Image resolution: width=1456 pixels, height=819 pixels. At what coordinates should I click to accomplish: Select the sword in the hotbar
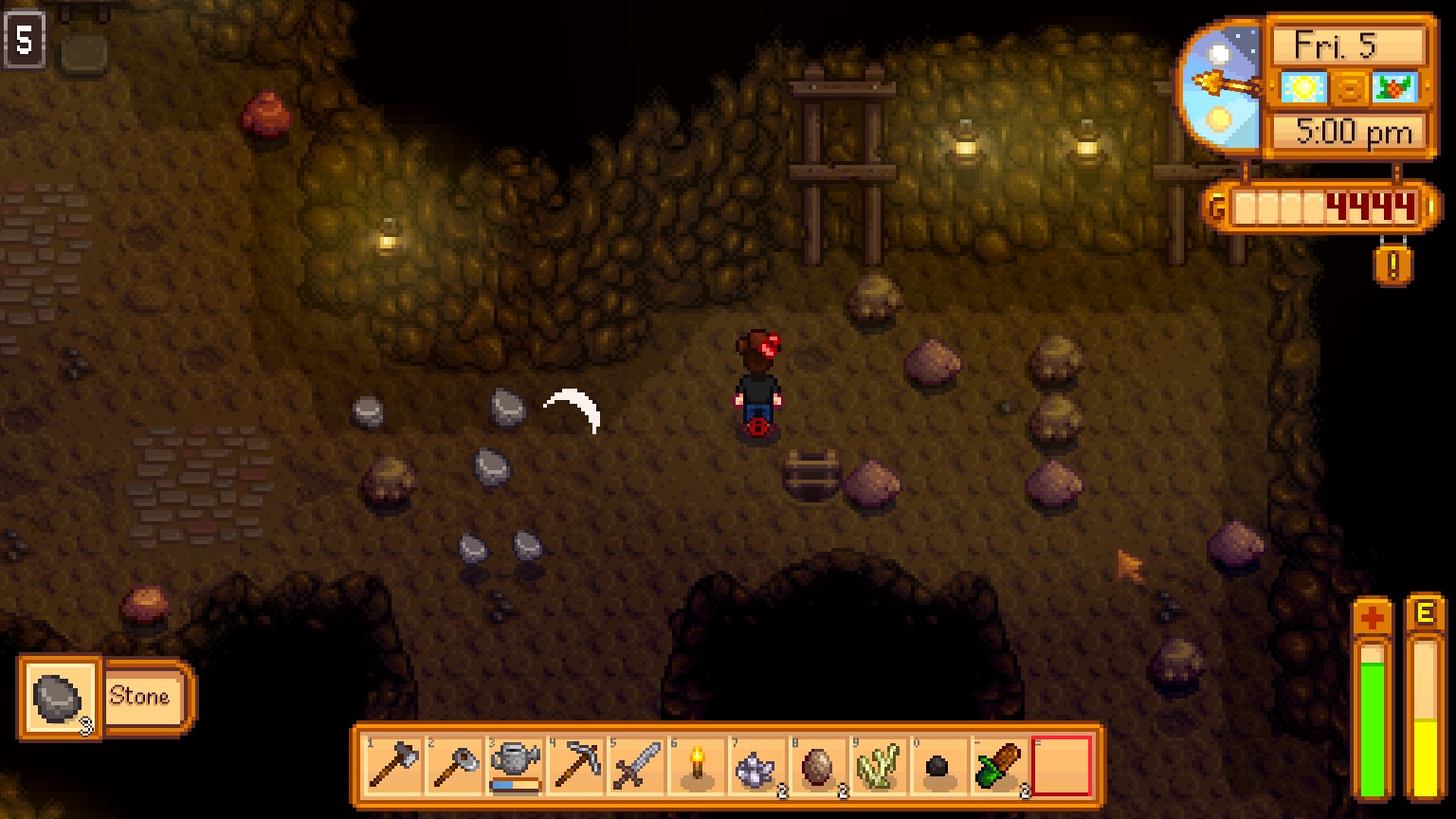637,765
